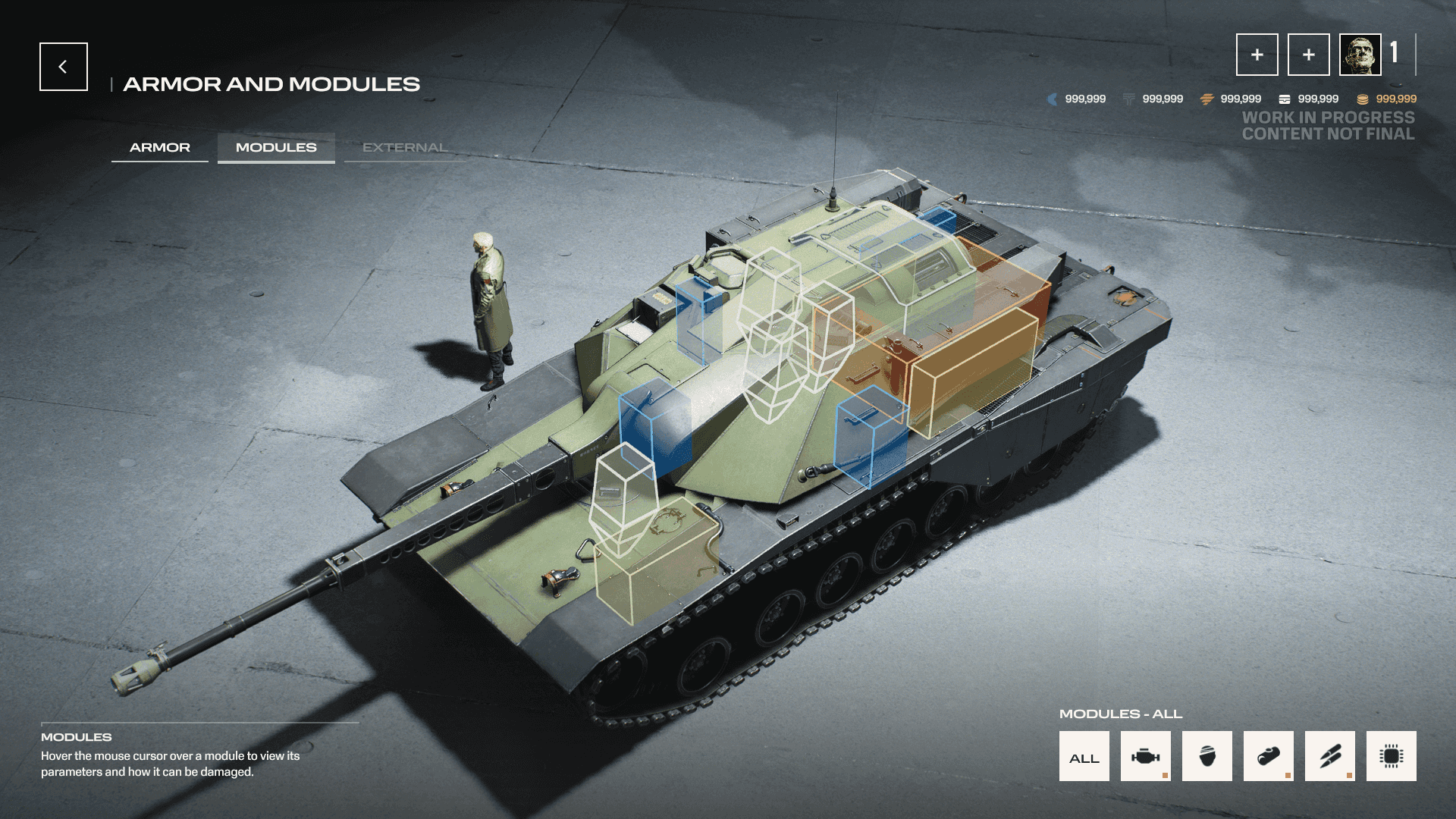Select the Modules tab
Screen dimensions: 1456x819
(276, 147)
